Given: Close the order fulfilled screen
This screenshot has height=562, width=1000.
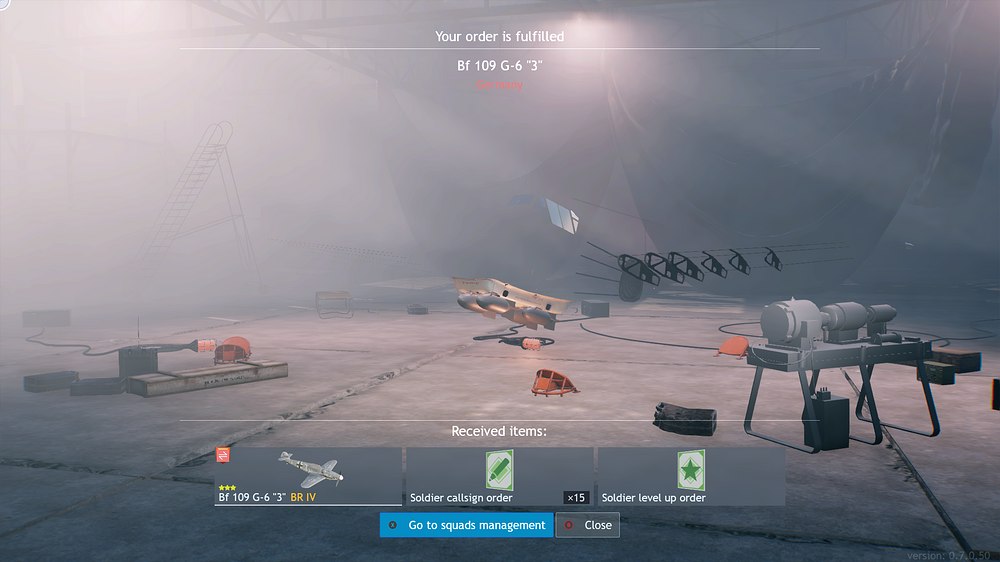Looking at the screenshot, I should [587, 525].
